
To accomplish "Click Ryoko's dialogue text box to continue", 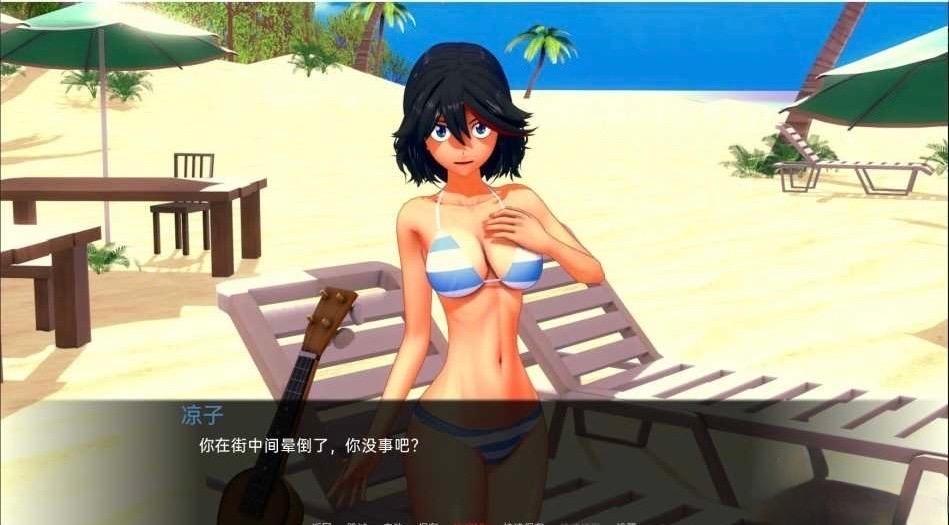I will 474,455.
